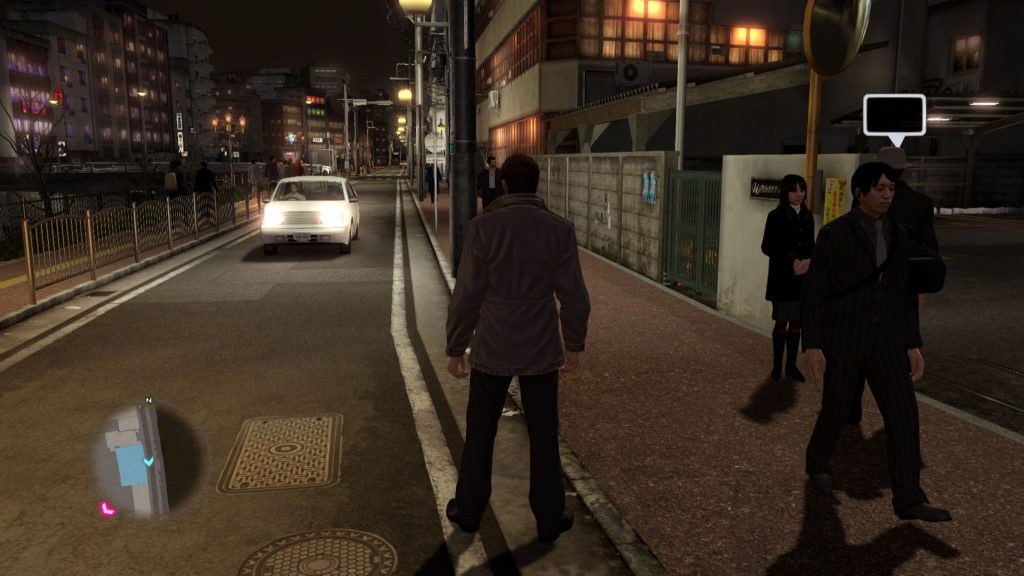Click the black speech bubble over the NPC
Screen dimensions: 1024x576
[x=893, y=115]
